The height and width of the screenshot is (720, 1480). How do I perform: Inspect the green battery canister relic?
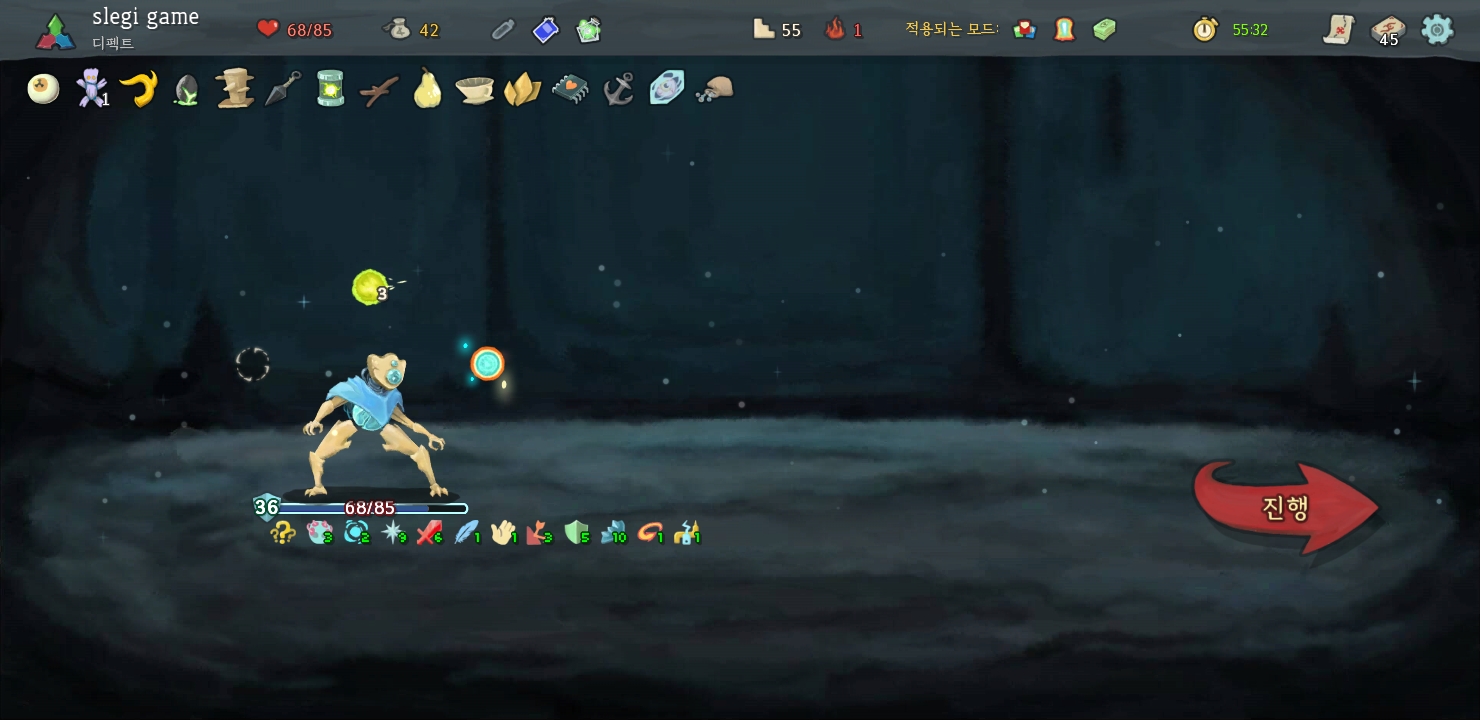pyautogui.click(x=330, y=88)
